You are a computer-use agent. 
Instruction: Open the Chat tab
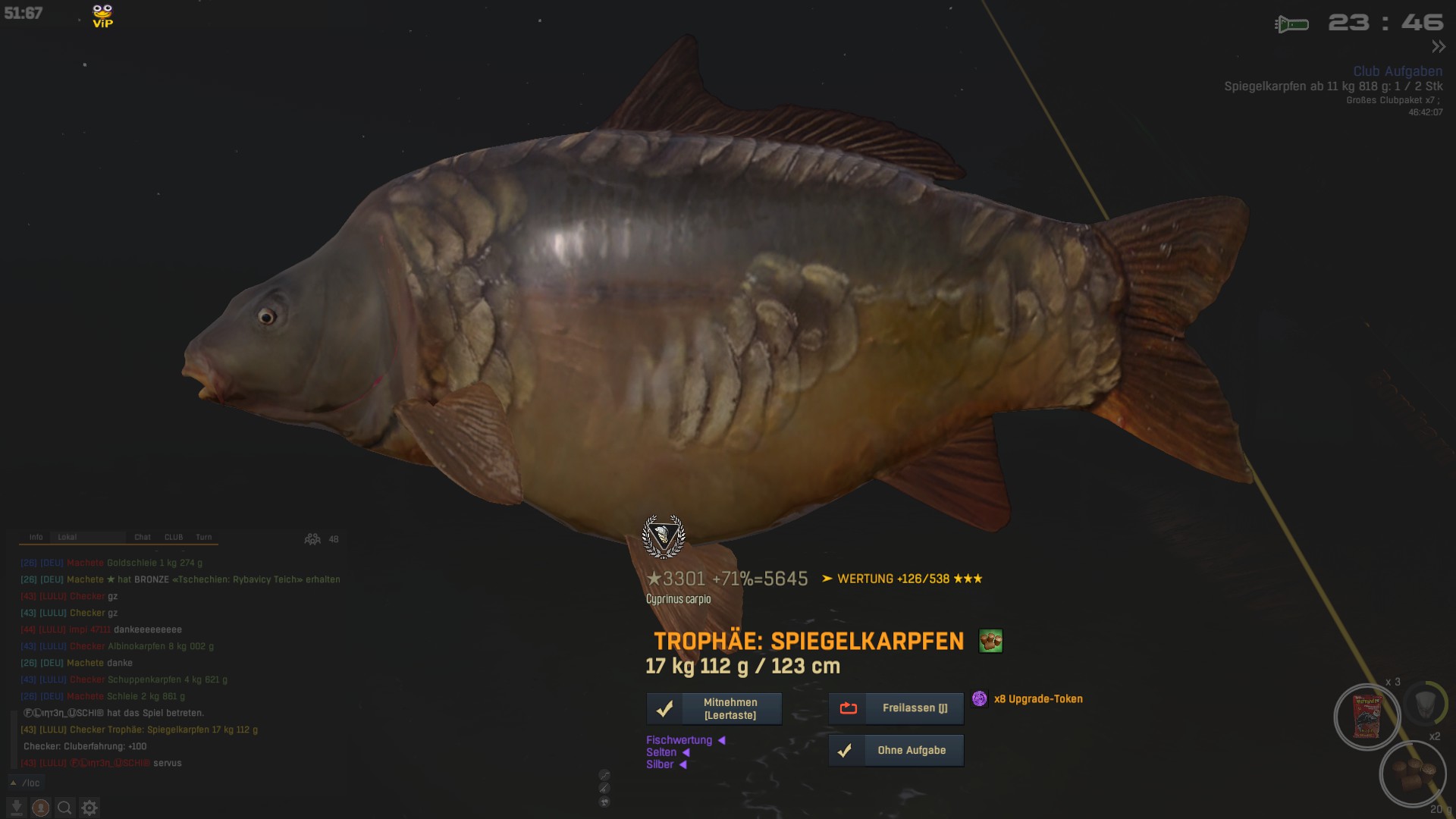point(143,537)
